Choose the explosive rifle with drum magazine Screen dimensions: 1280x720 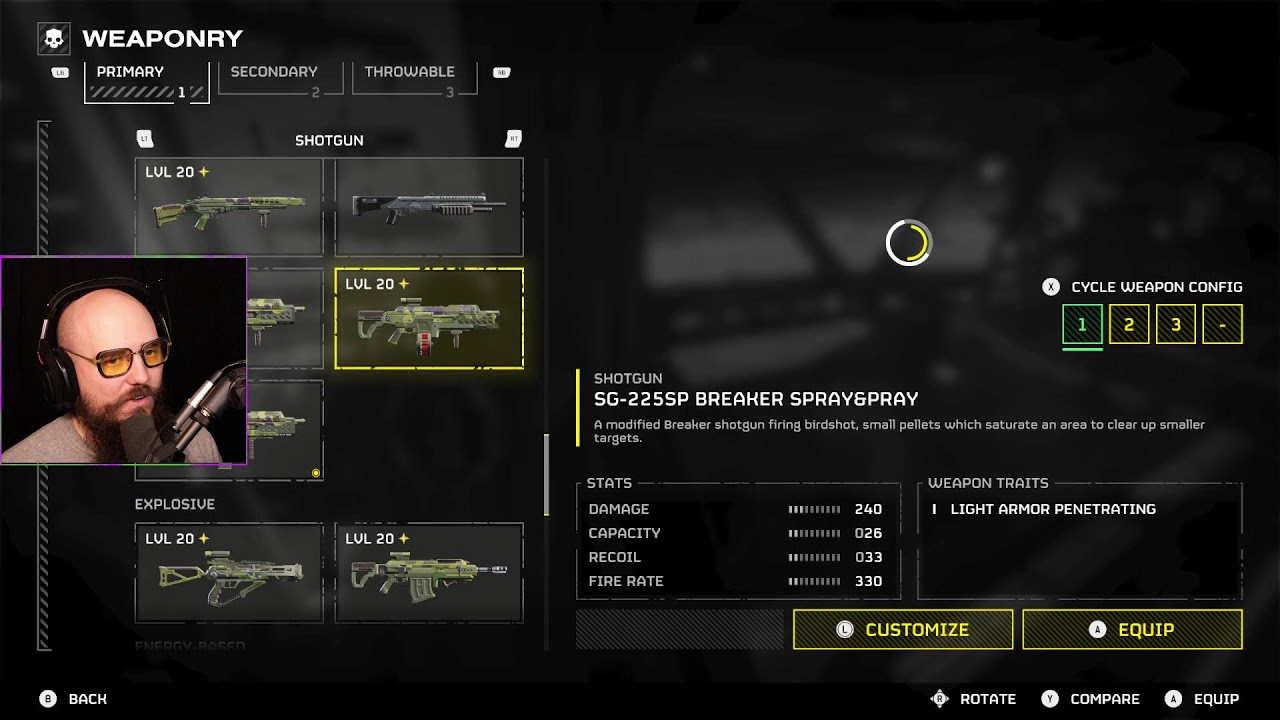point(429,573)
